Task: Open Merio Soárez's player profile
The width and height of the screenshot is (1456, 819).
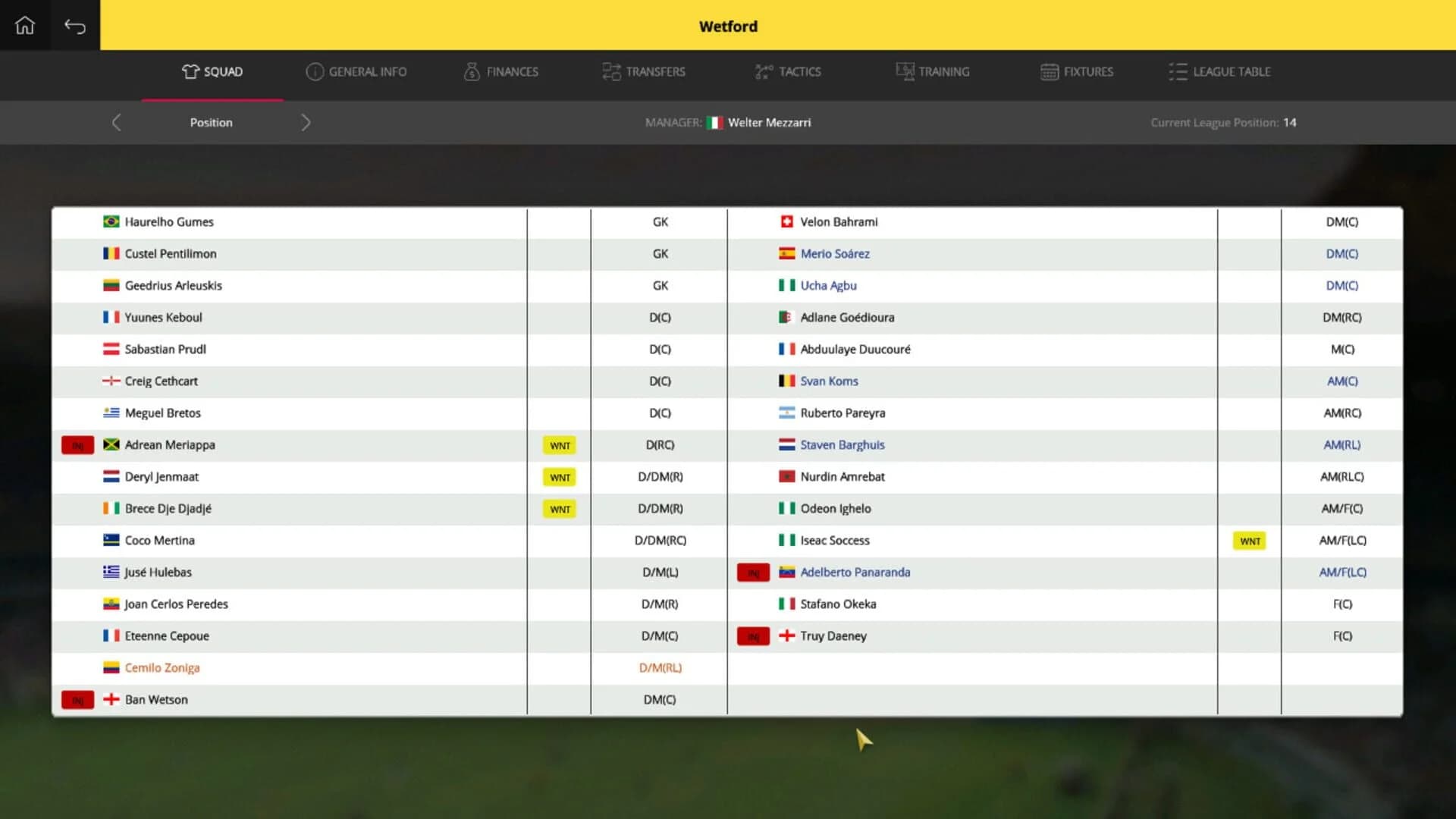Action: point(835,253)
